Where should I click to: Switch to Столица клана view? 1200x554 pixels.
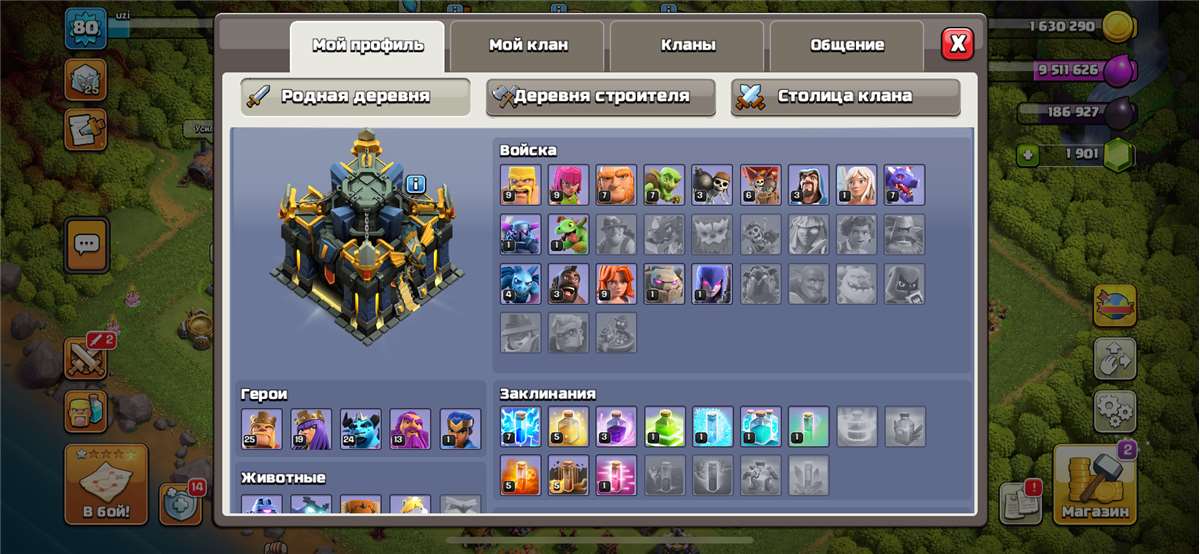(x=845, y=97)
